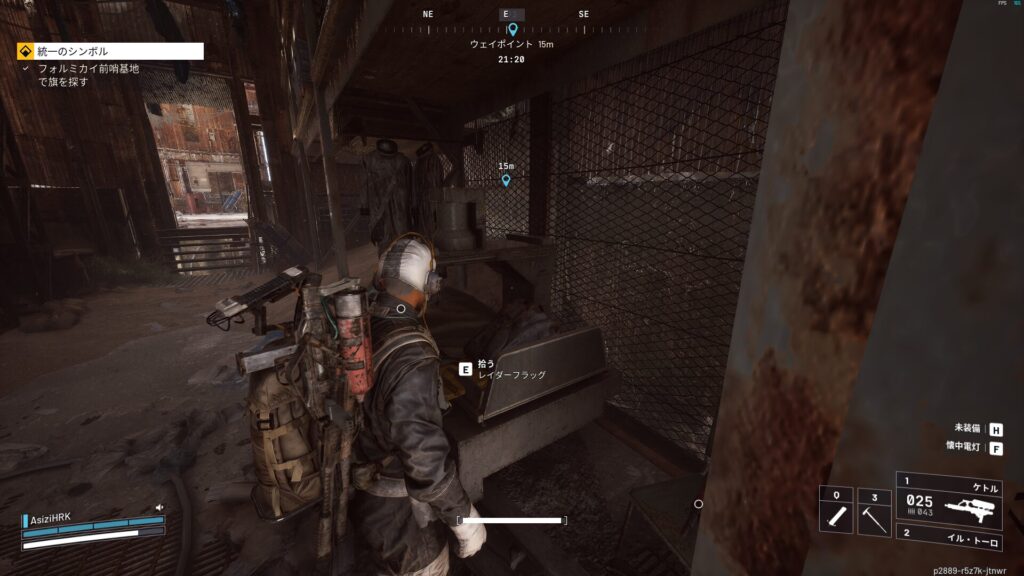1024x576 pixels.
Task: Click the 15m waypoint marker in the world
Action: [x=506, y=180]
